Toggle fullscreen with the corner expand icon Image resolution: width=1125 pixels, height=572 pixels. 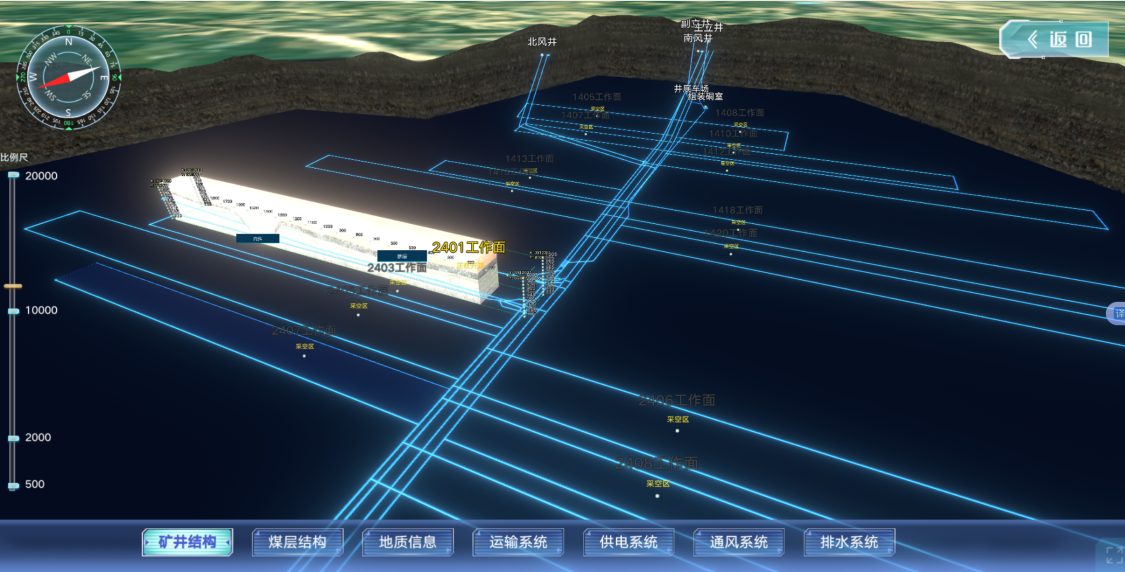[x=1110, y=555]
